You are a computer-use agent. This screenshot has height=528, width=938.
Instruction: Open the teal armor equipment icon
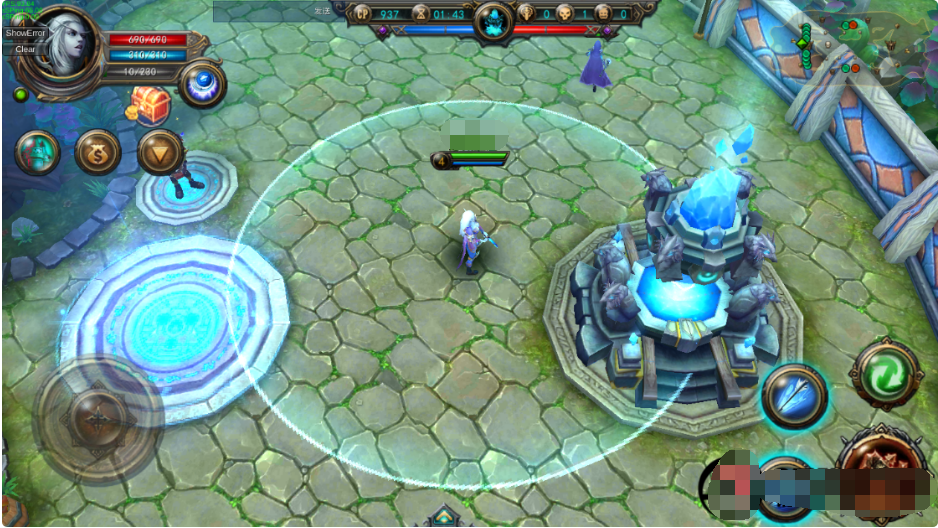(38, 152)
